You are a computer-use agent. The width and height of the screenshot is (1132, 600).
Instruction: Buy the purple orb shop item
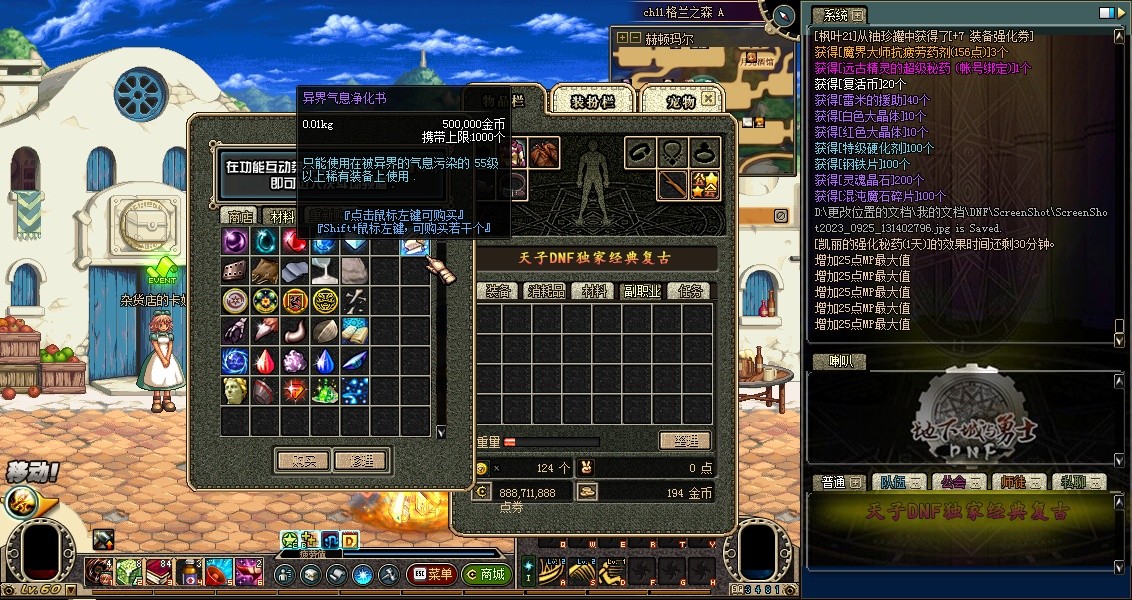tap(235, 241)
